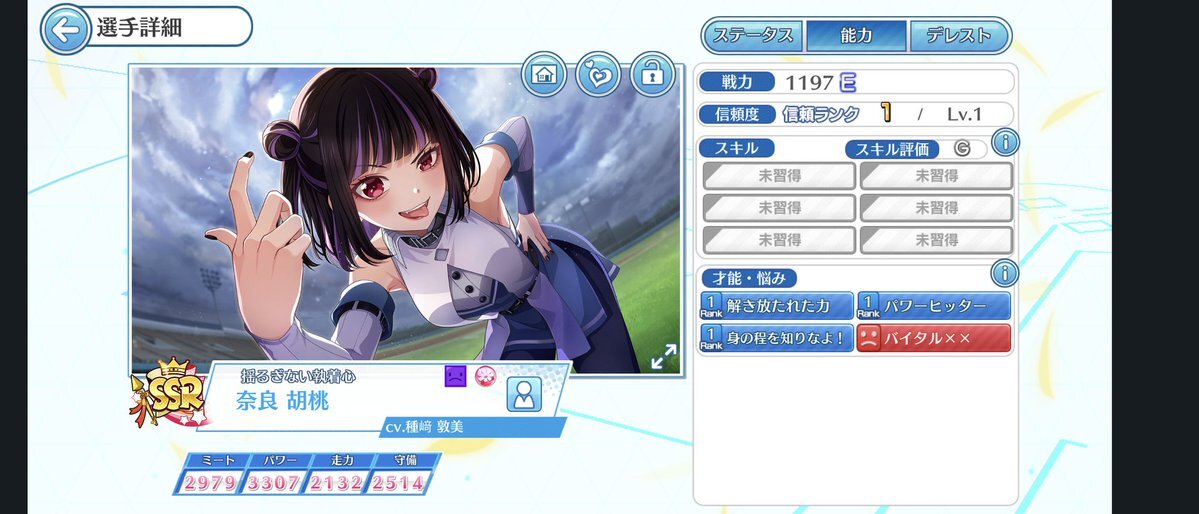Viewport: 1199px width, 514px height.
Task: Select the 身の程を知りなよ！ talent
Action: pyautogui.click(x=777, y=338)
